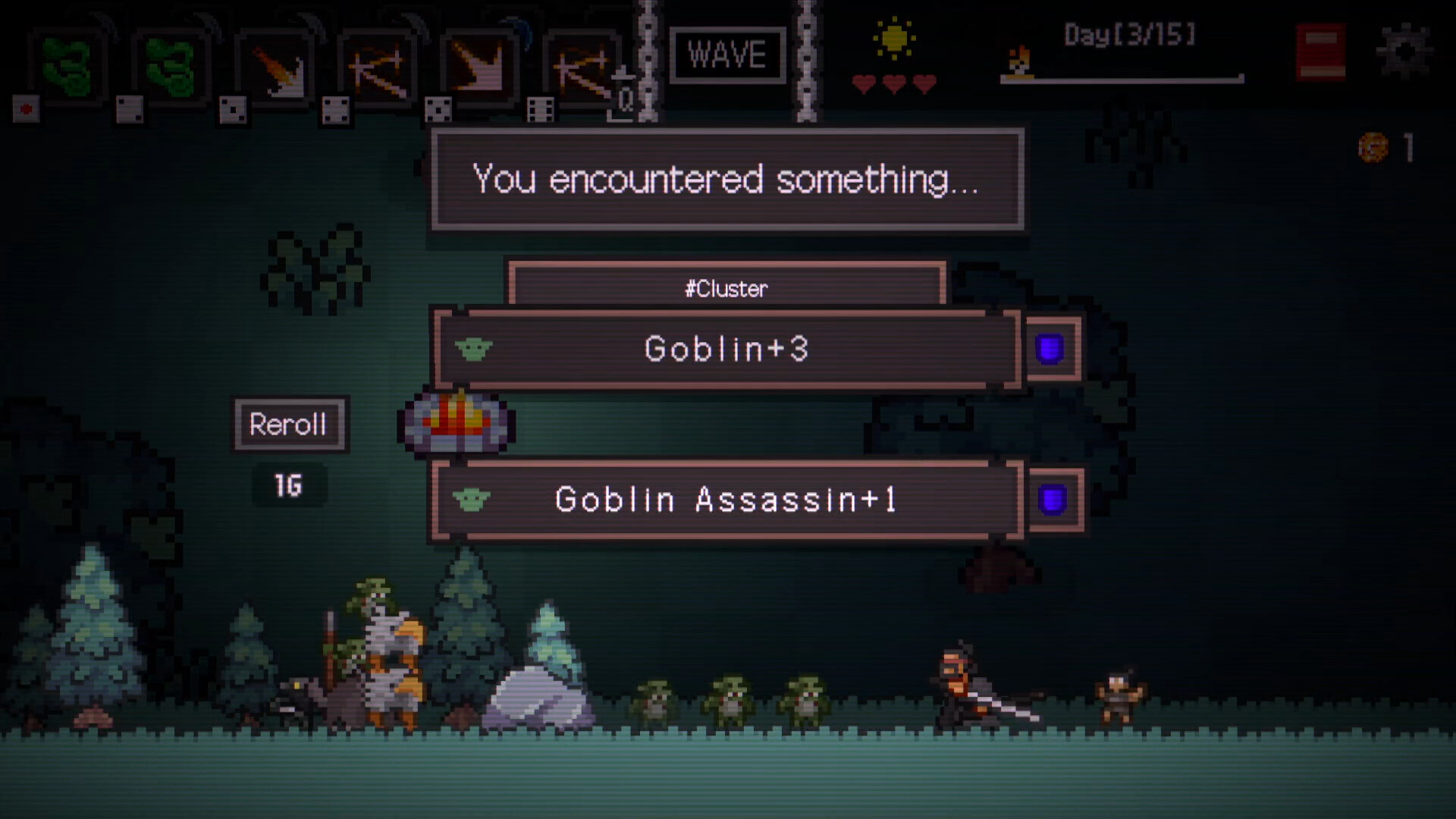
Task: Open the WAVE panel
Action: [726, 55]
